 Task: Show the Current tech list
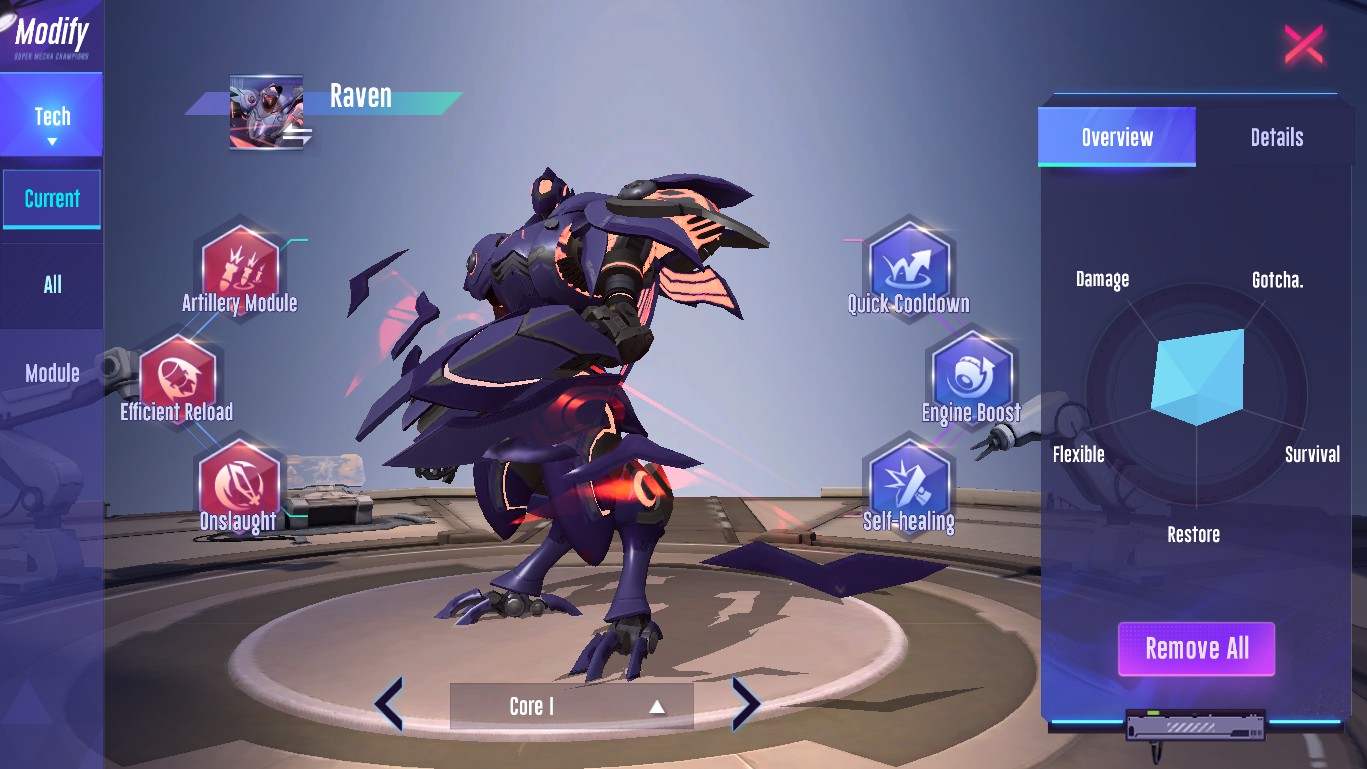click(x=52, y=199)
